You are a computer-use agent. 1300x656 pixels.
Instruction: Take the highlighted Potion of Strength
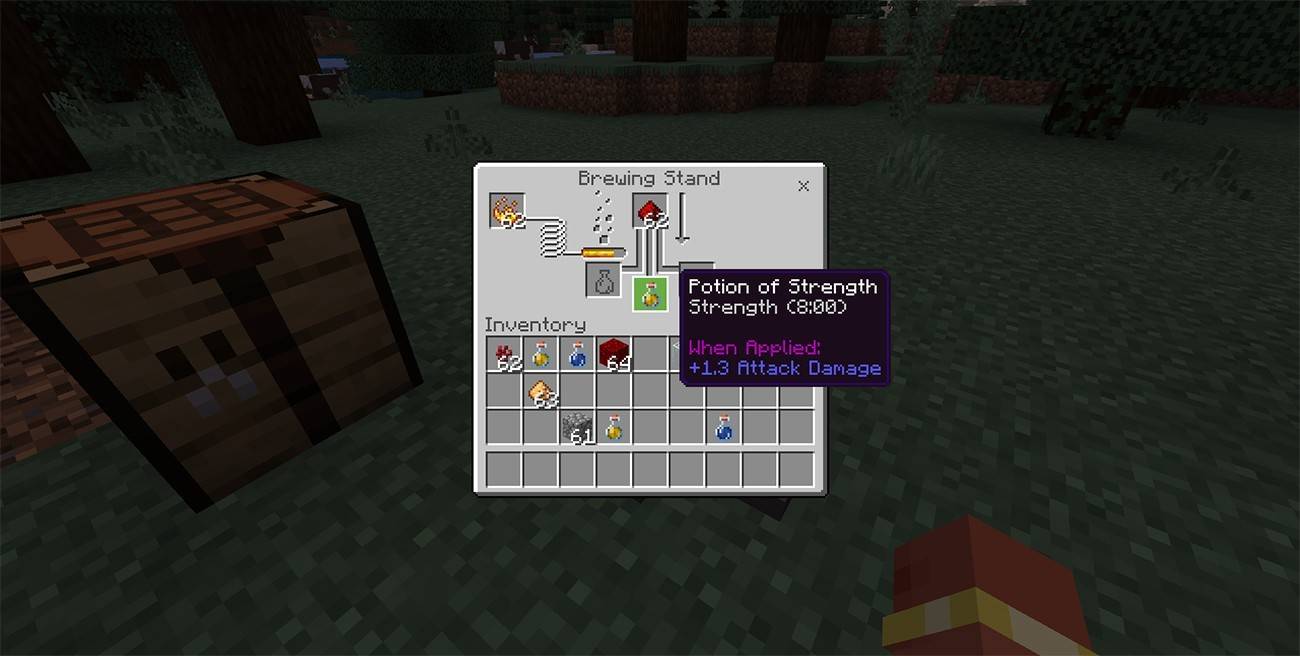click(x=650, y=293)
